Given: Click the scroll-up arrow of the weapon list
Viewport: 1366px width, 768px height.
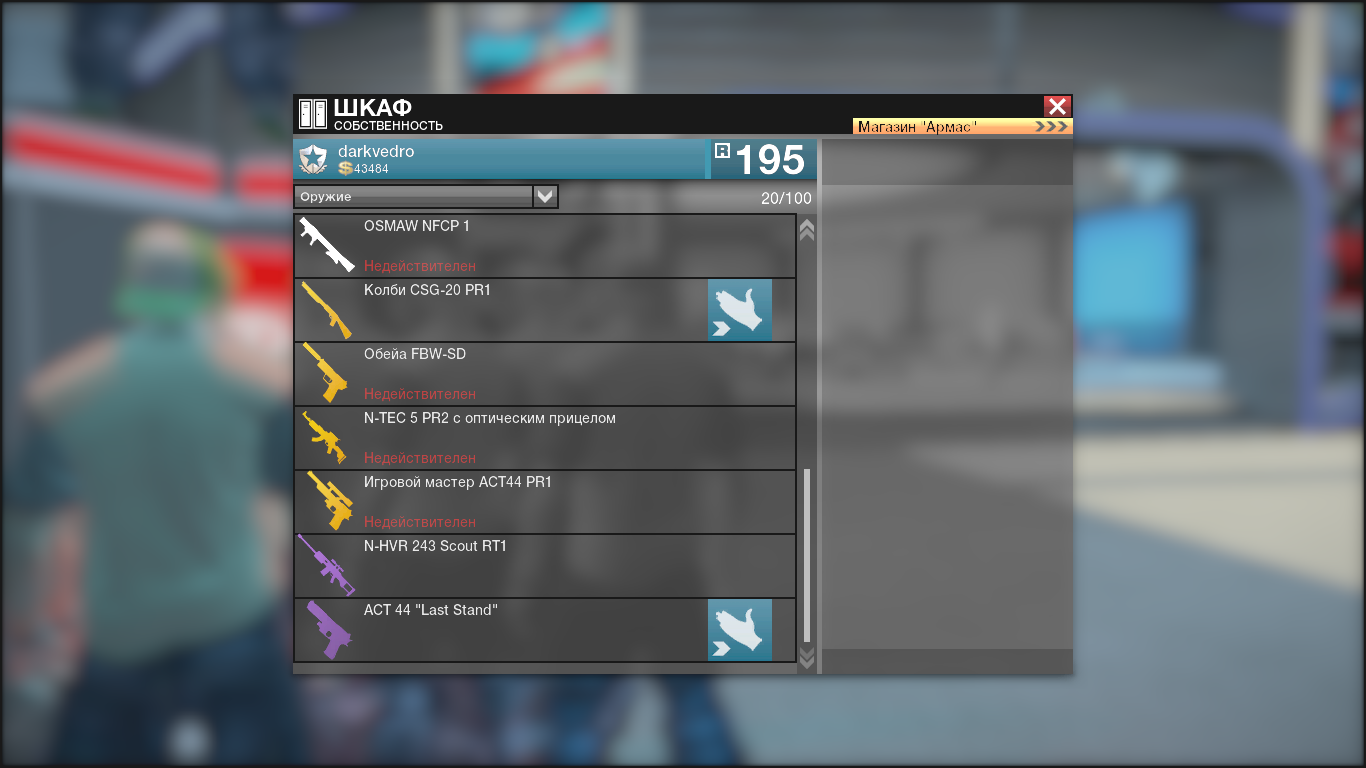Looking at the screenshot, I should (x=807, y=230).
